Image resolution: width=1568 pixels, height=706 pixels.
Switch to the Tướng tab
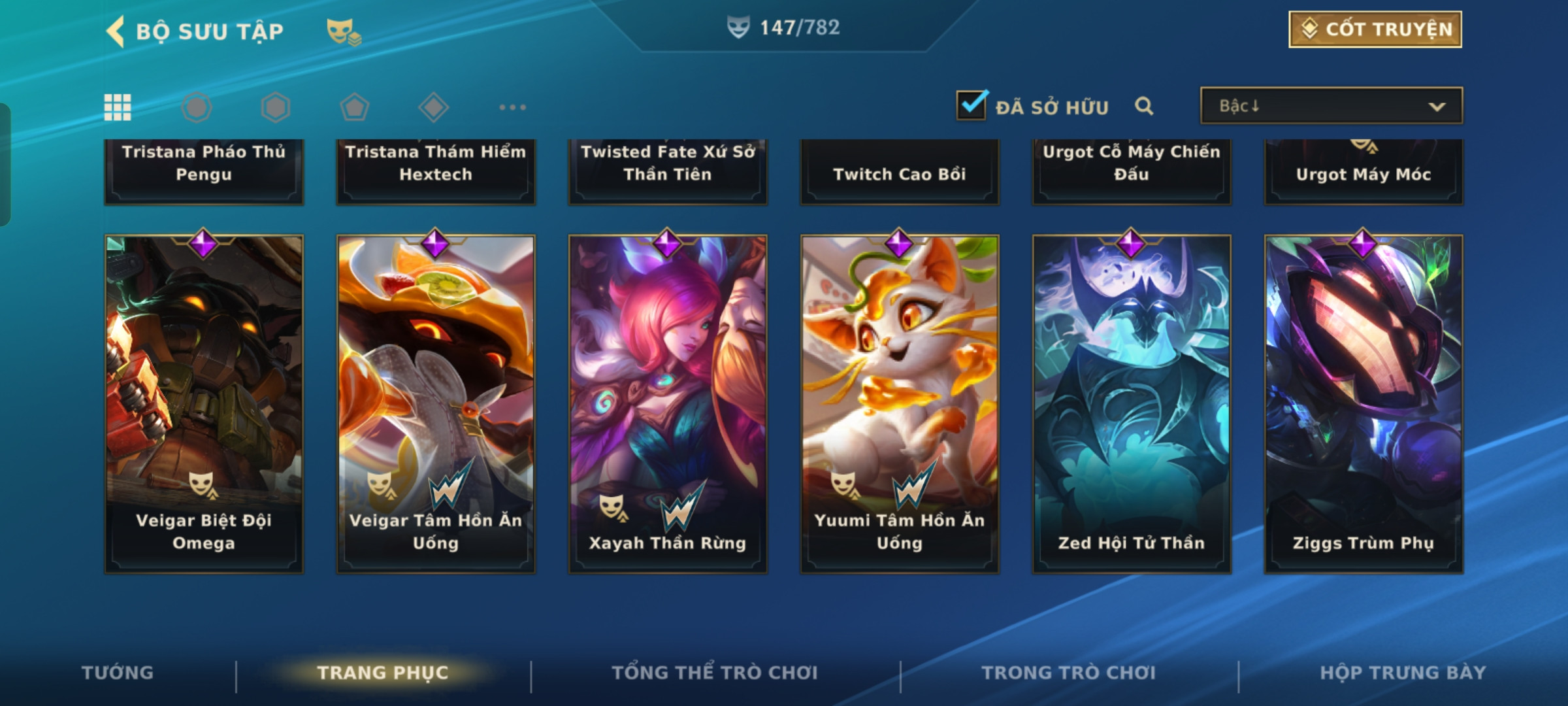point(118,673)
